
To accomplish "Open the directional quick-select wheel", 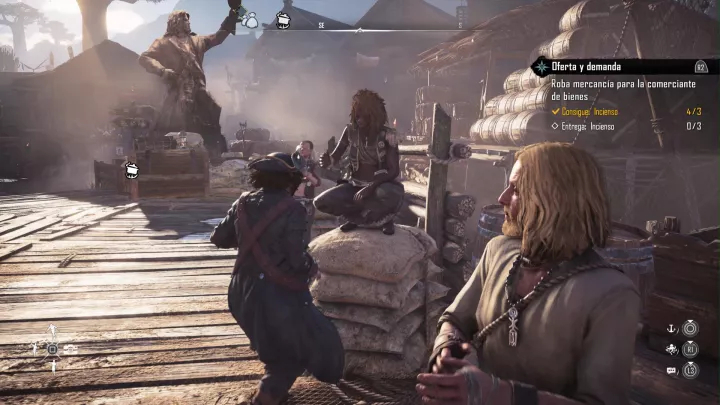I will point(52,348).
